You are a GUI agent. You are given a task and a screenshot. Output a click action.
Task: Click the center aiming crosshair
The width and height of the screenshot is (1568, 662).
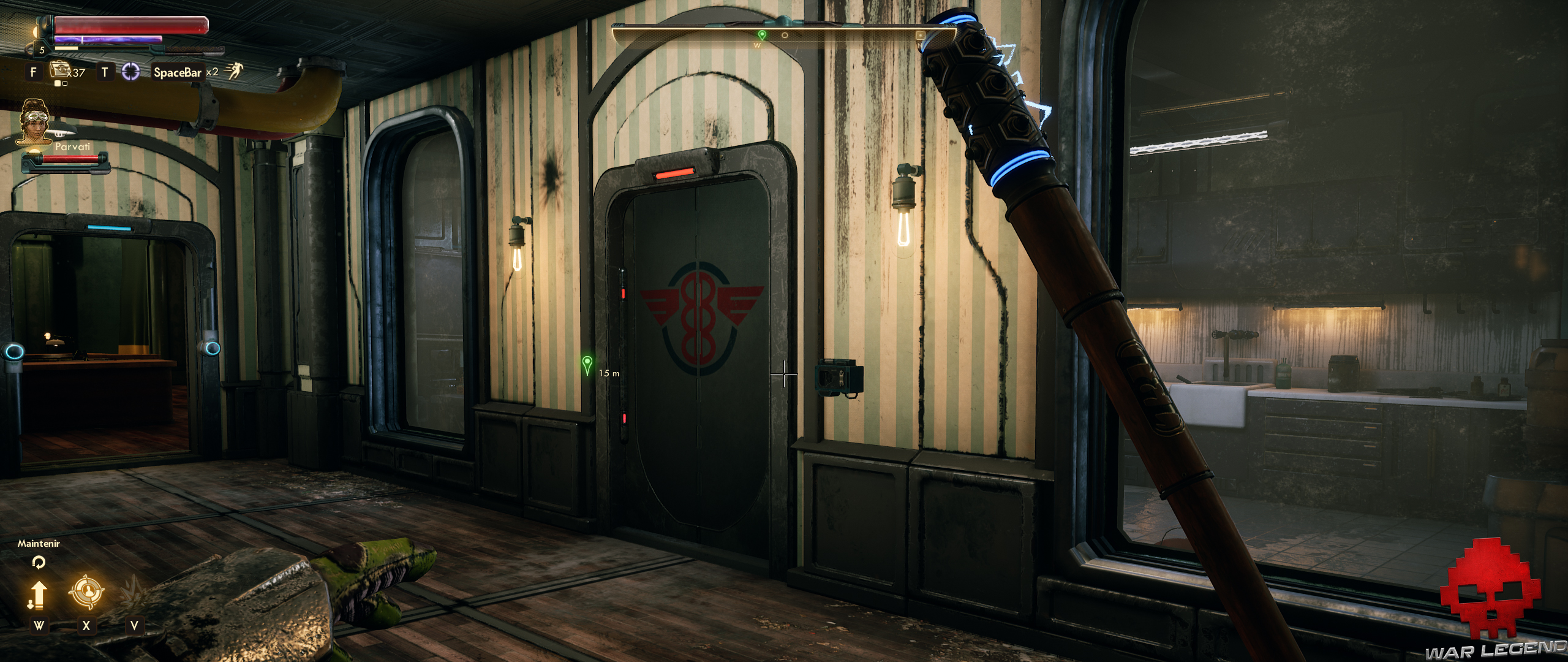784,373
